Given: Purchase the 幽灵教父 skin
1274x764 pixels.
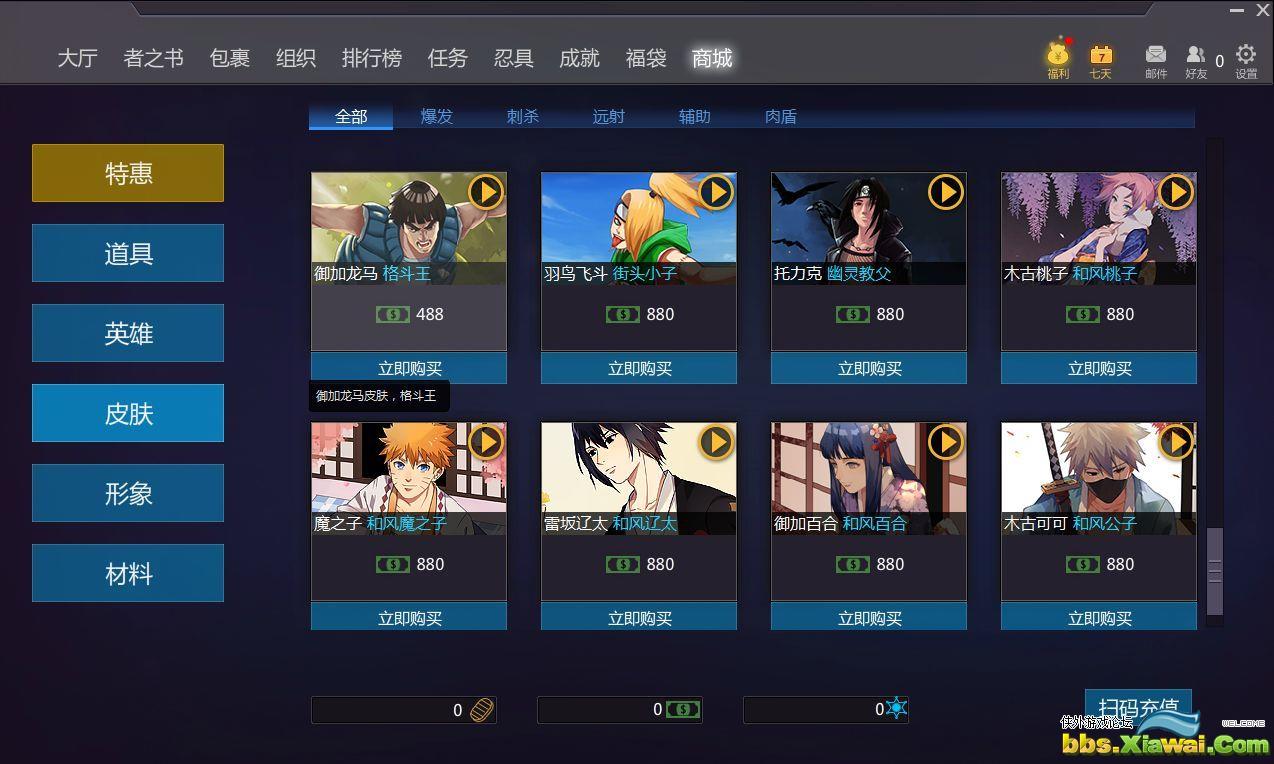Looking at the screenshot, I should 869,368.
